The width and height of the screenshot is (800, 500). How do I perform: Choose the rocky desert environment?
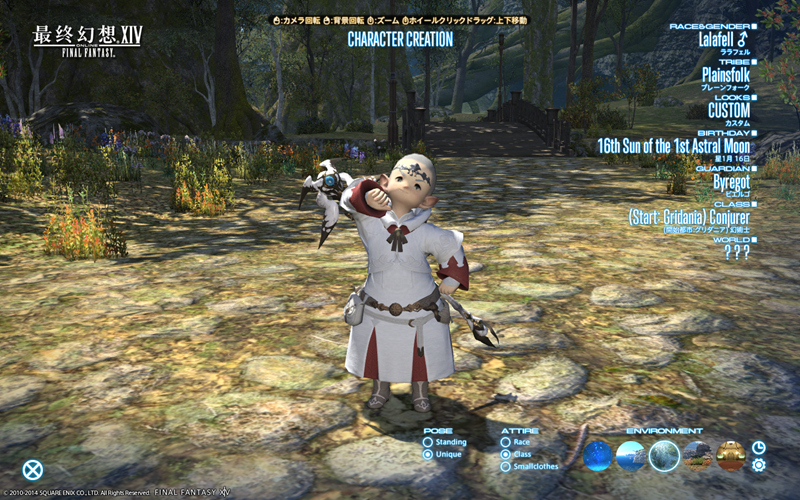pyautogui.click(x=698, y=456)
